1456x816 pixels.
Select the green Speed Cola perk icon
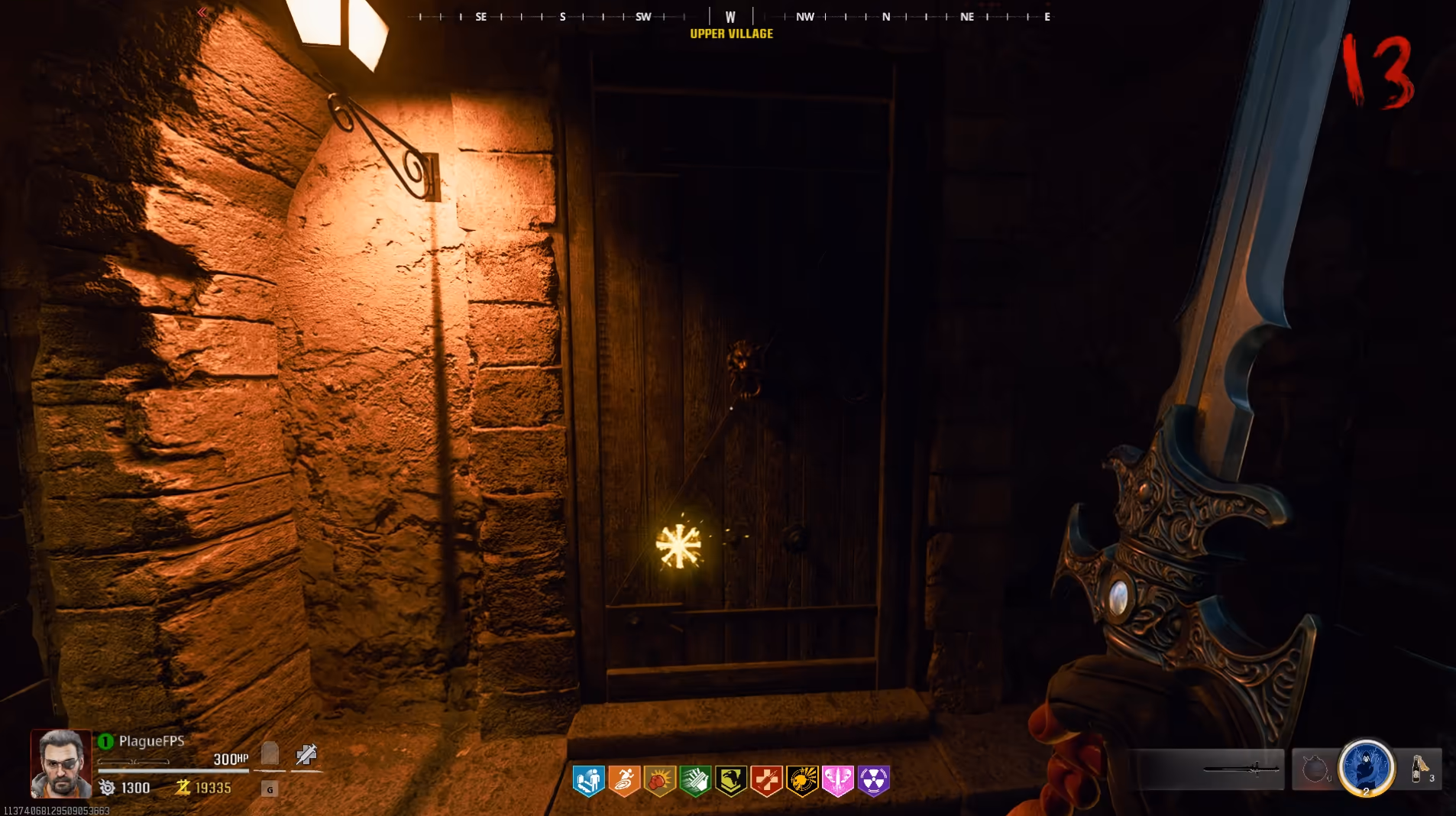(695, 781)
